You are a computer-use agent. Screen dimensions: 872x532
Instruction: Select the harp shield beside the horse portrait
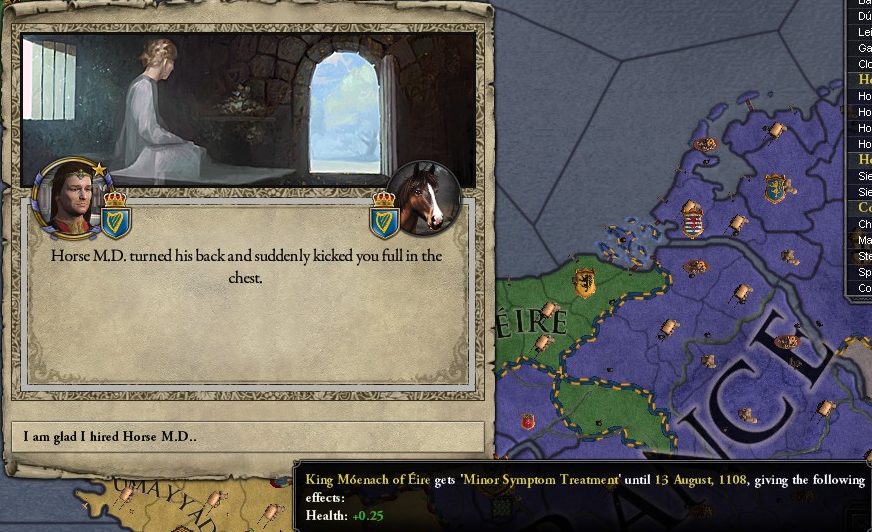(384, 216)
